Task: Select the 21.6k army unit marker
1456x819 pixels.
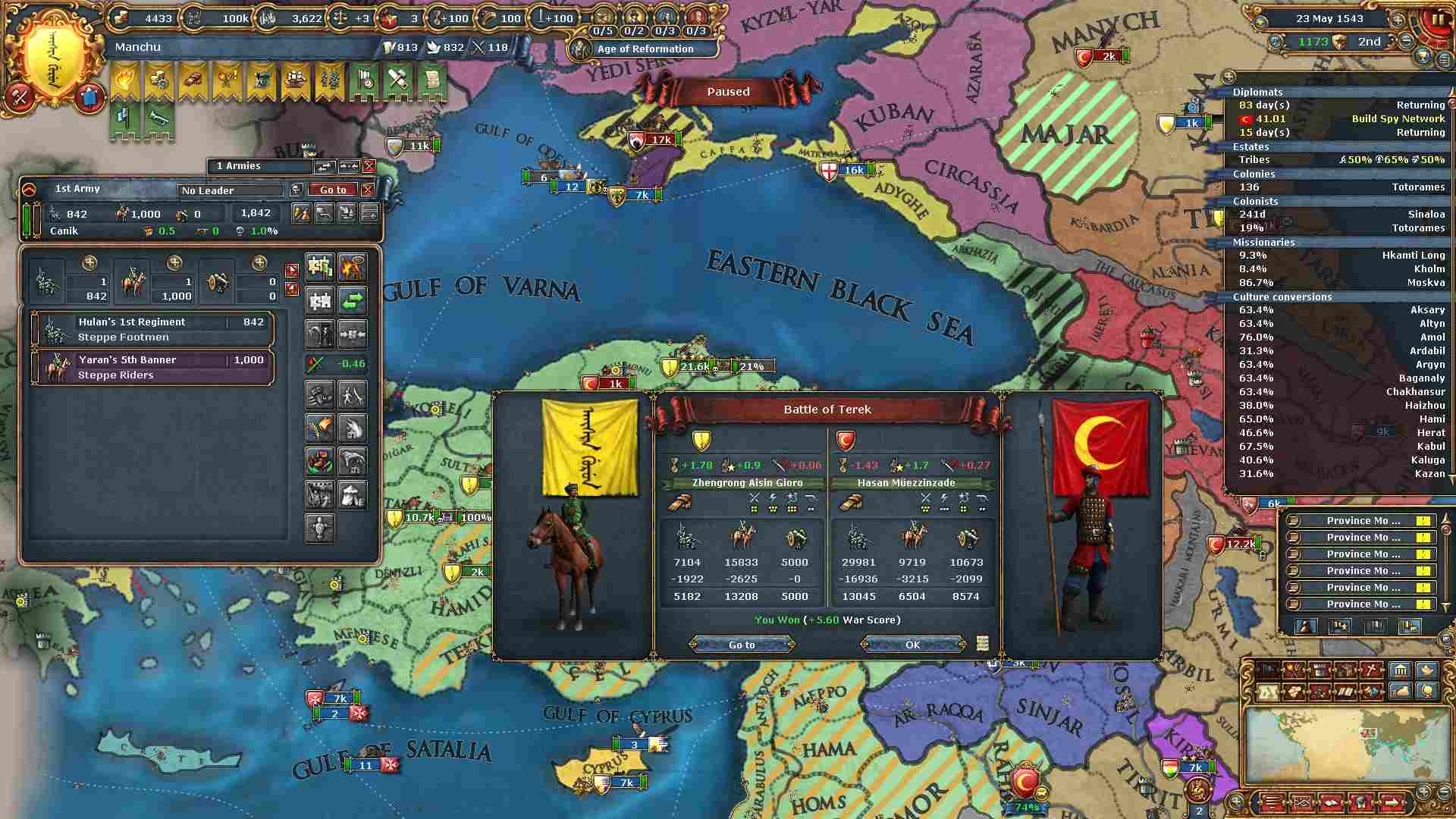Action: [x=695, y=366]
